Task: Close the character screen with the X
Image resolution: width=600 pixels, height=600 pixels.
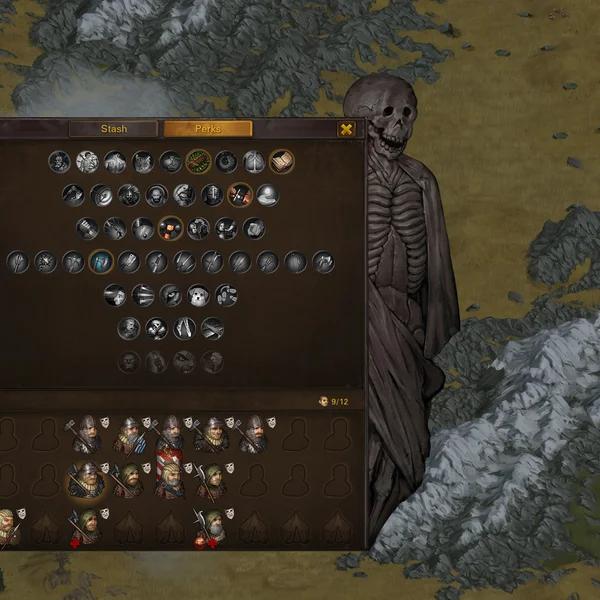Action: point(346,129)
